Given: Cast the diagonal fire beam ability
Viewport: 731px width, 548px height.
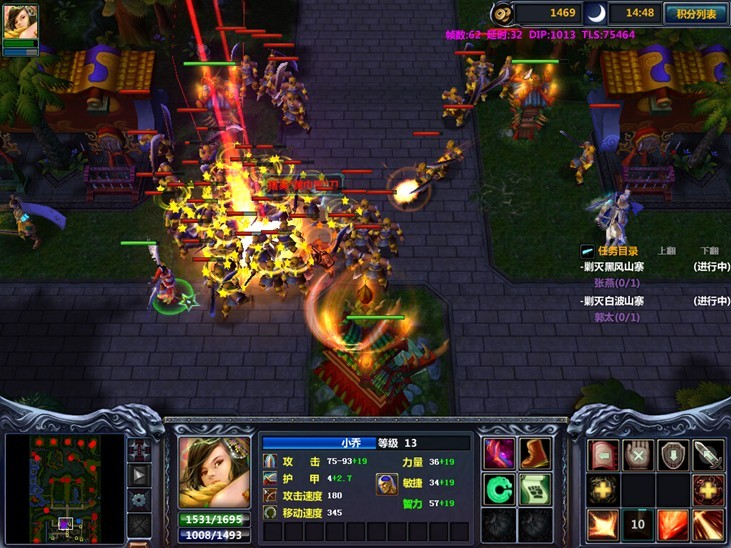Looking at the screenshot, I should pos(708,524).
